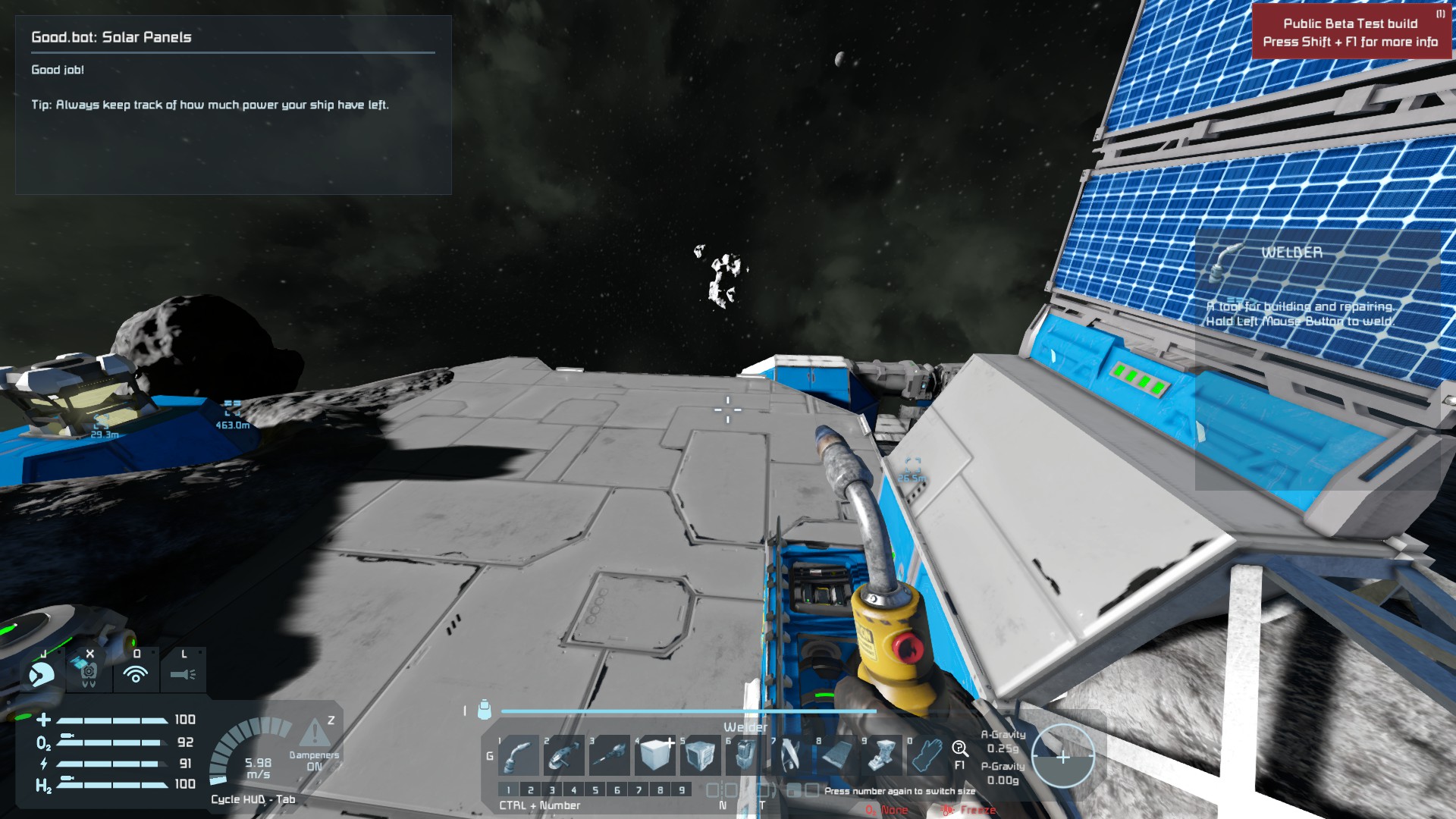This screenshot has width=1456, height=819.
Task: Select the welder in hotbar slot 1
Action: click(x=519, y=755)
